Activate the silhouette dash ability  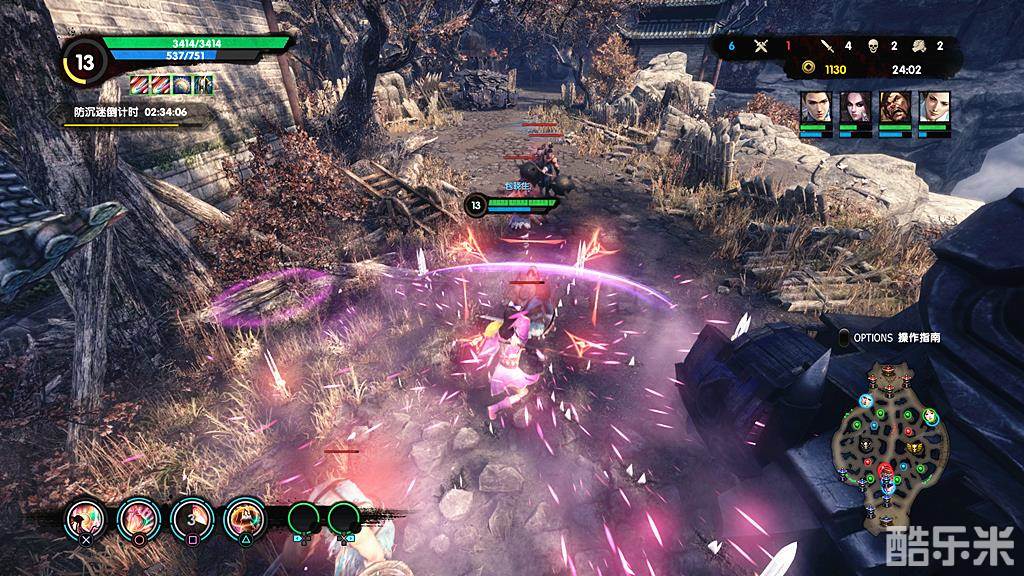84,517
